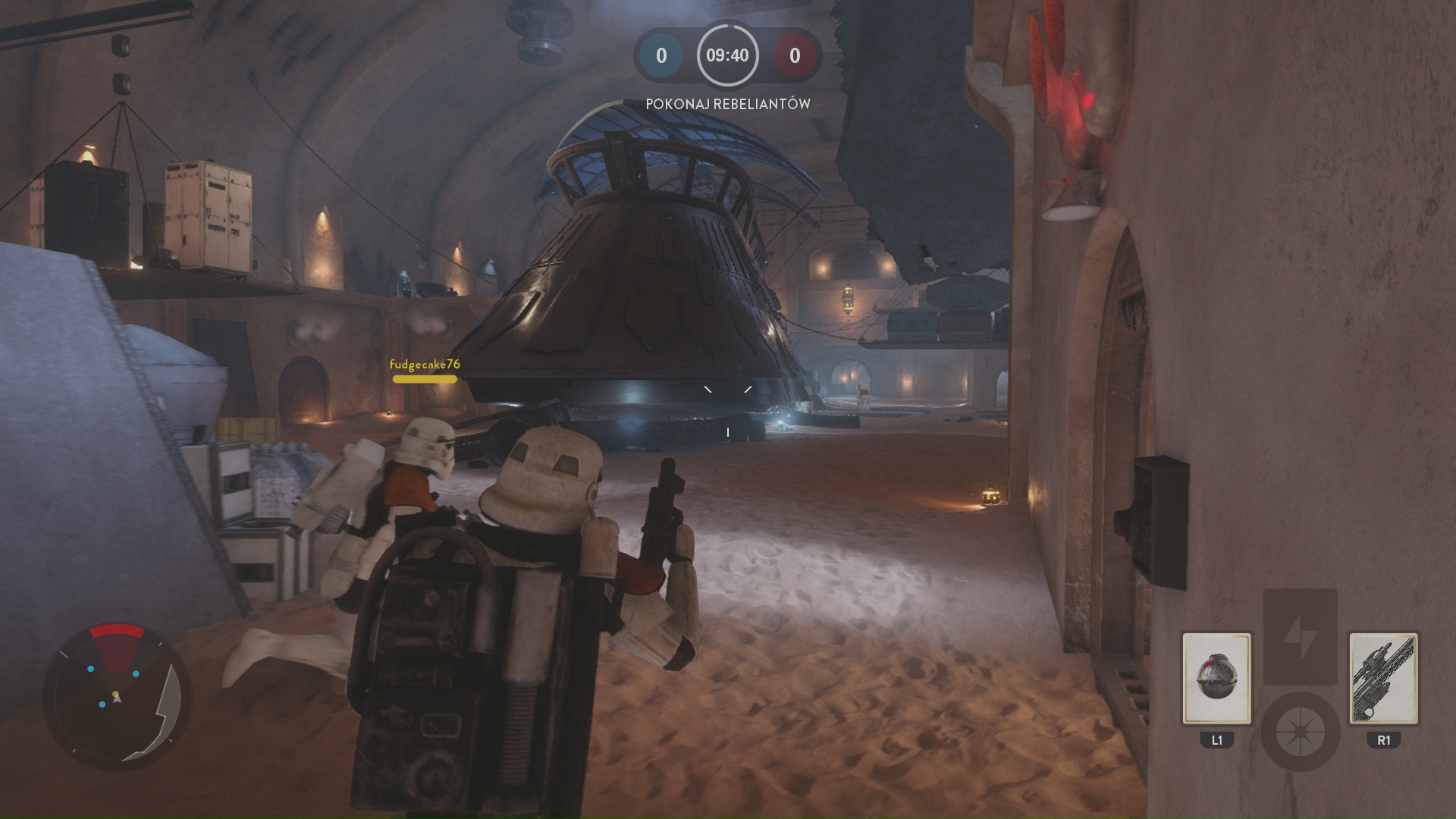The height and width of the screenshot is (819, 1456).
Task: Activate the scoped rifle star card
Action: tap(1383, 678)
